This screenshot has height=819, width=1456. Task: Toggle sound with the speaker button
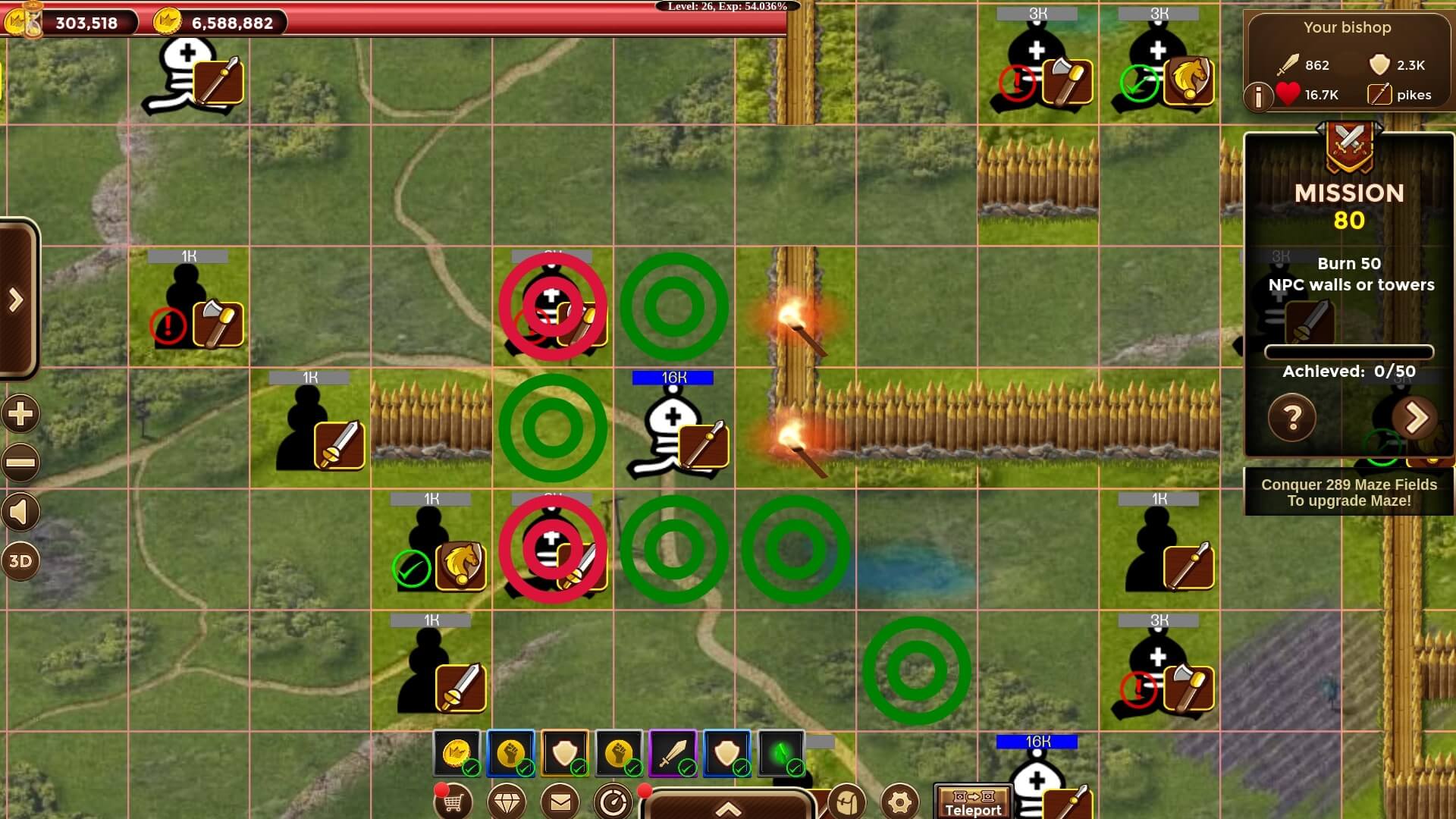click(20, 513)
